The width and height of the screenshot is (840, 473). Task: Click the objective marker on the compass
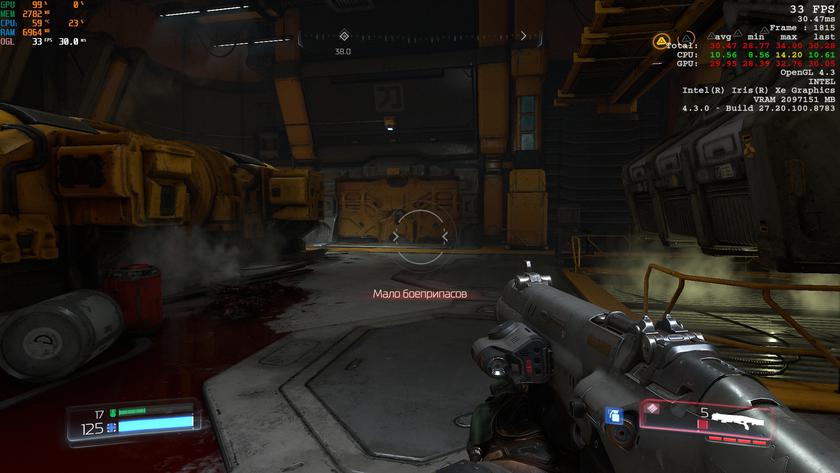click(x=344, y=35)
